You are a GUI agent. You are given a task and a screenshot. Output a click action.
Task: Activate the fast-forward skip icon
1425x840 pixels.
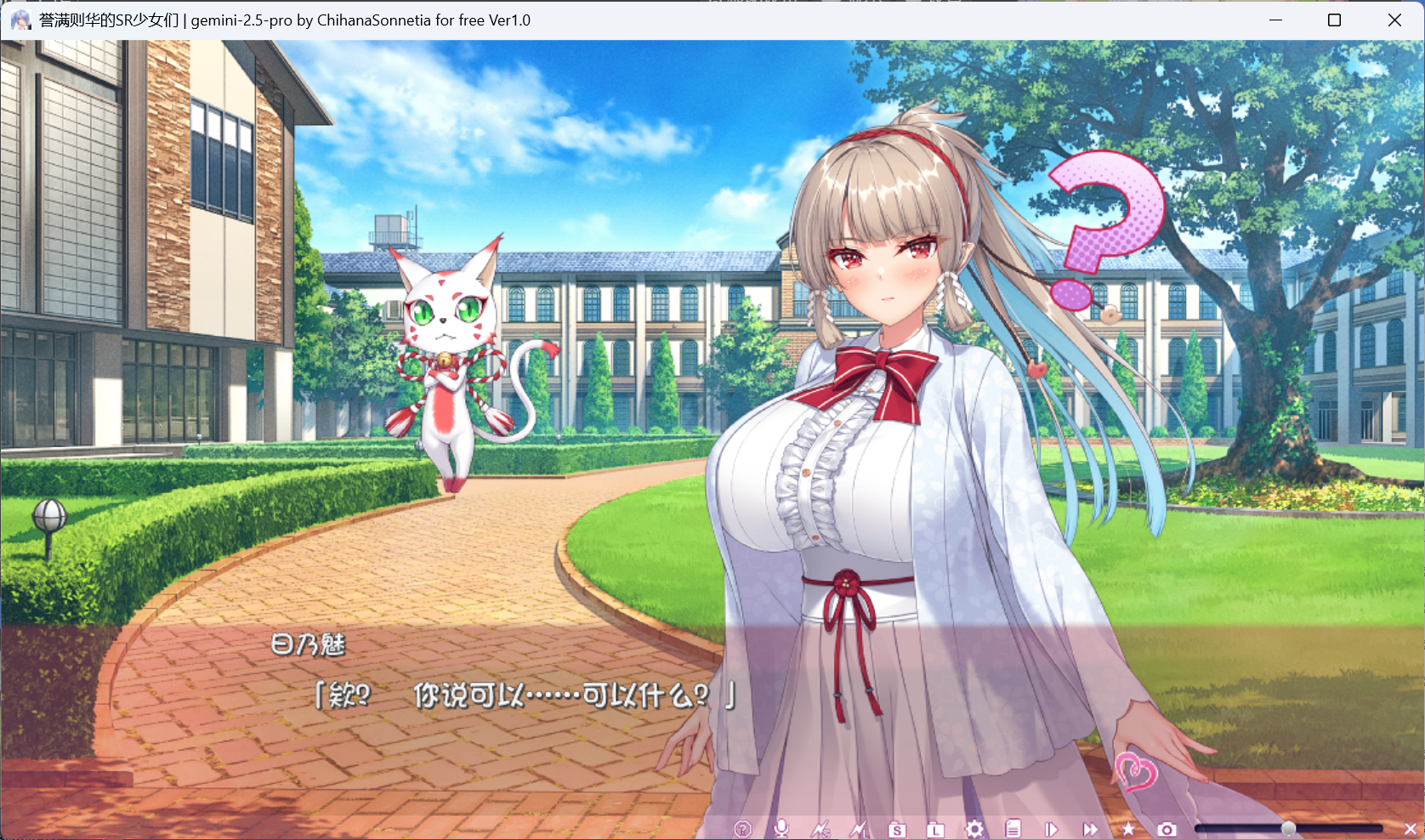click(1091, 827)
